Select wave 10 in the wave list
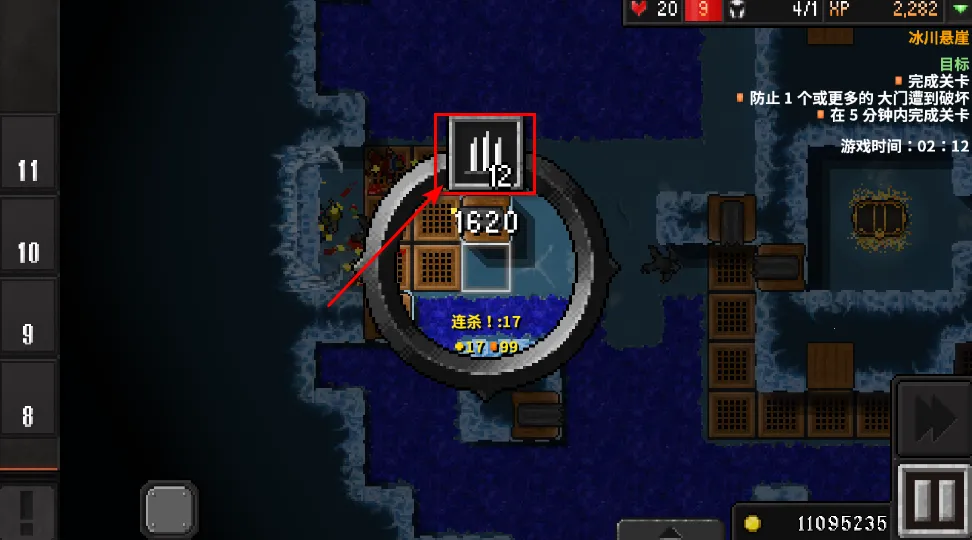972x540 pixels. [28, 252]
